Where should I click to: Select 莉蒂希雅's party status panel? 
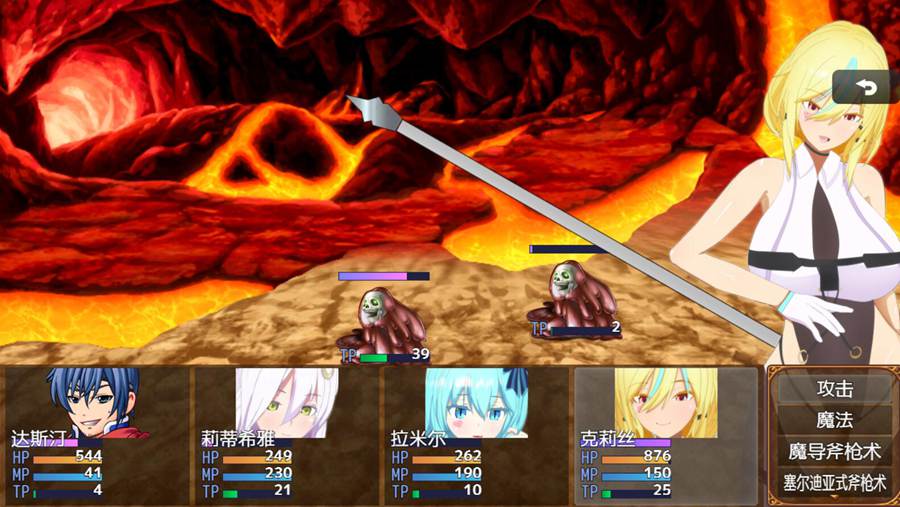coord(286,434)
